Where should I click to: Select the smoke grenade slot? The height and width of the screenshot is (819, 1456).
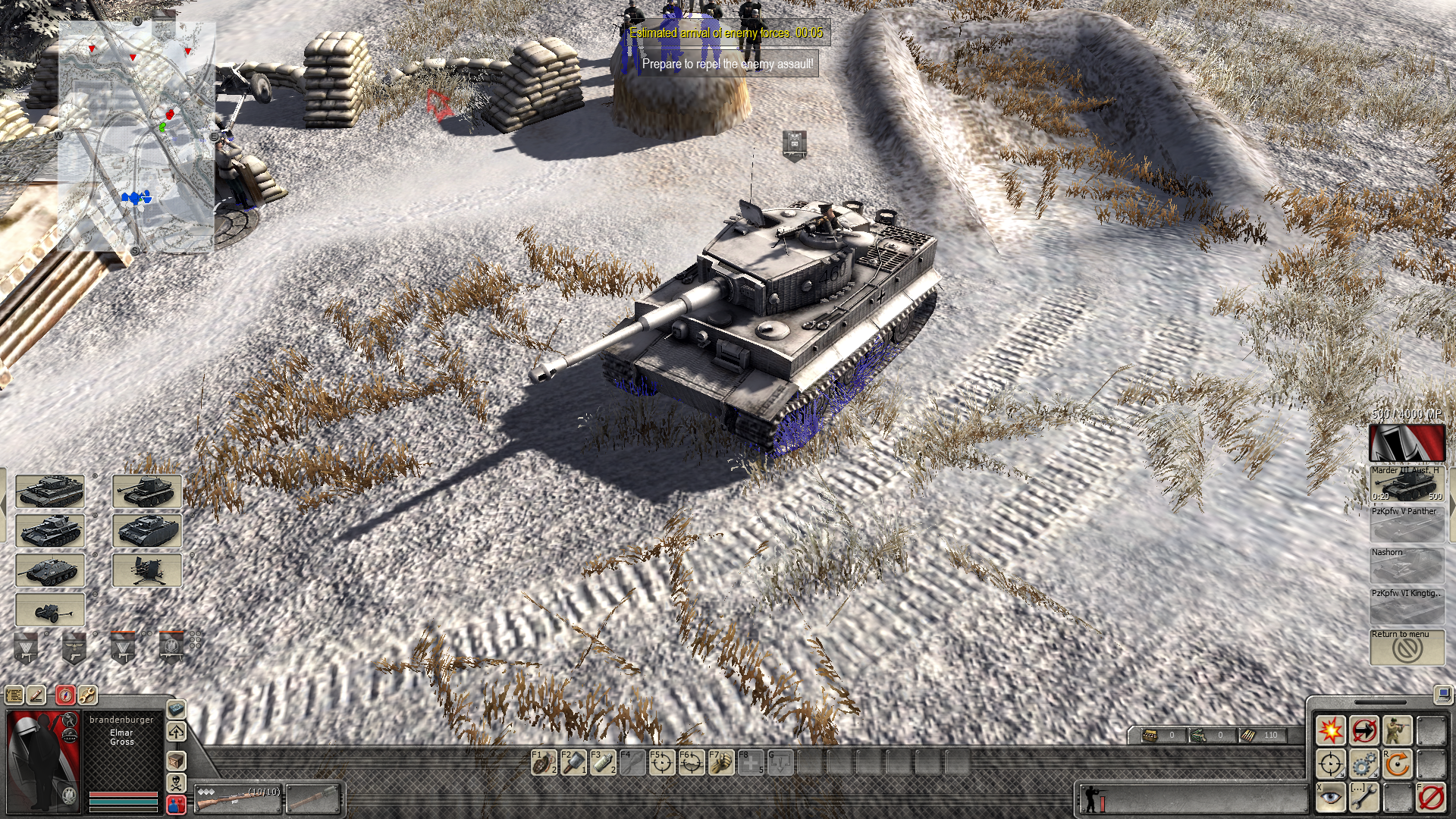click(603, 762)
